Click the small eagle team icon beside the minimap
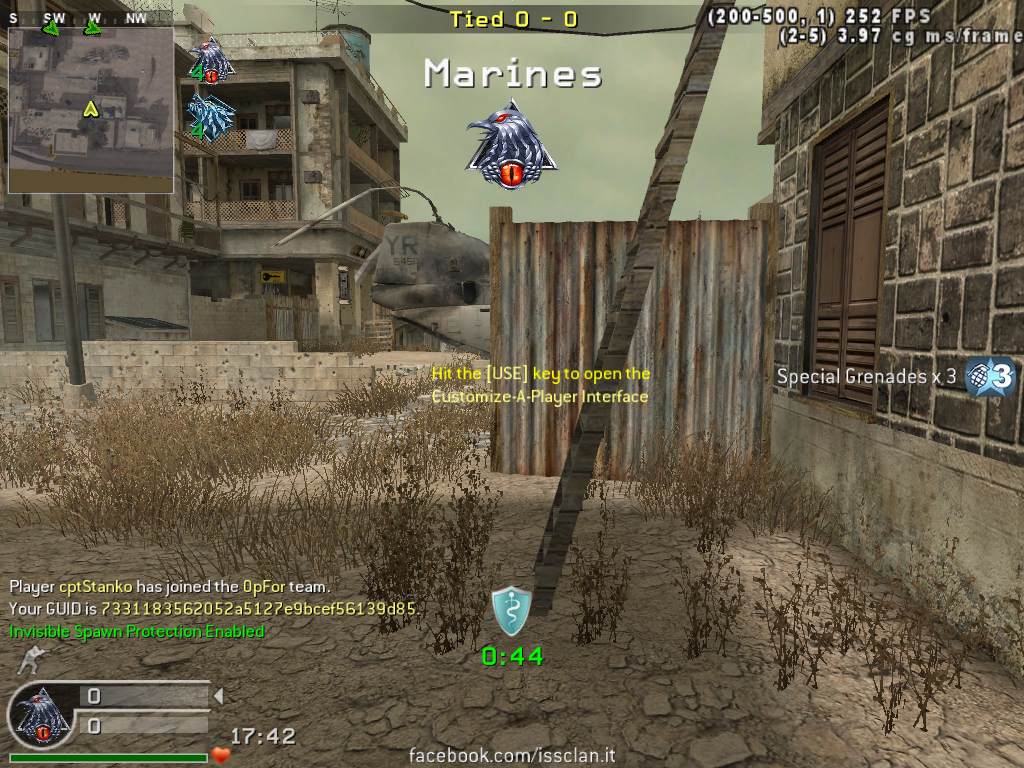This screenshot has width=1024, height=768. tap(211, 61)
